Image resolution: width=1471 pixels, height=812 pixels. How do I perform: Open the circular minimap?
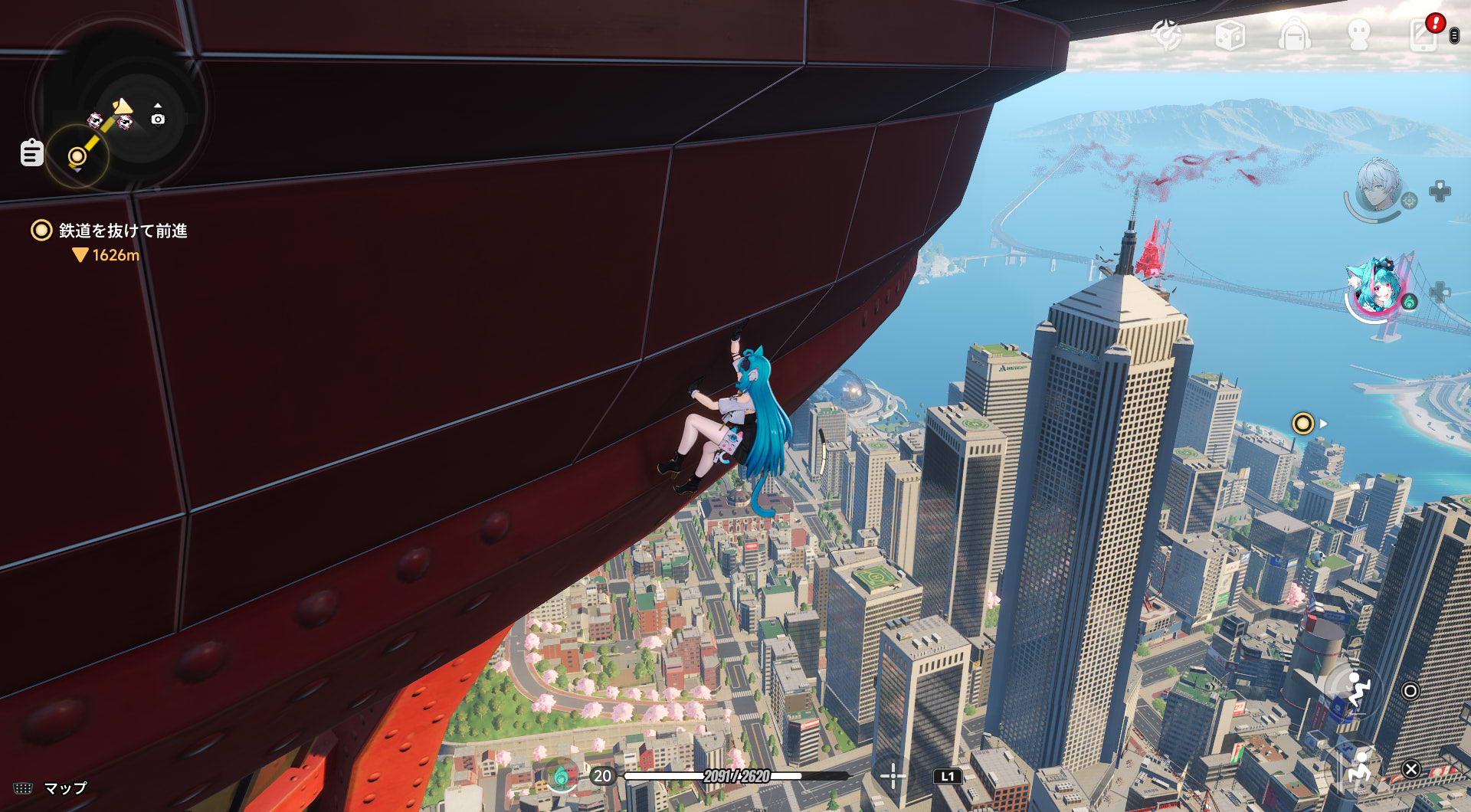pyautogui.click(x=120, y=107)
